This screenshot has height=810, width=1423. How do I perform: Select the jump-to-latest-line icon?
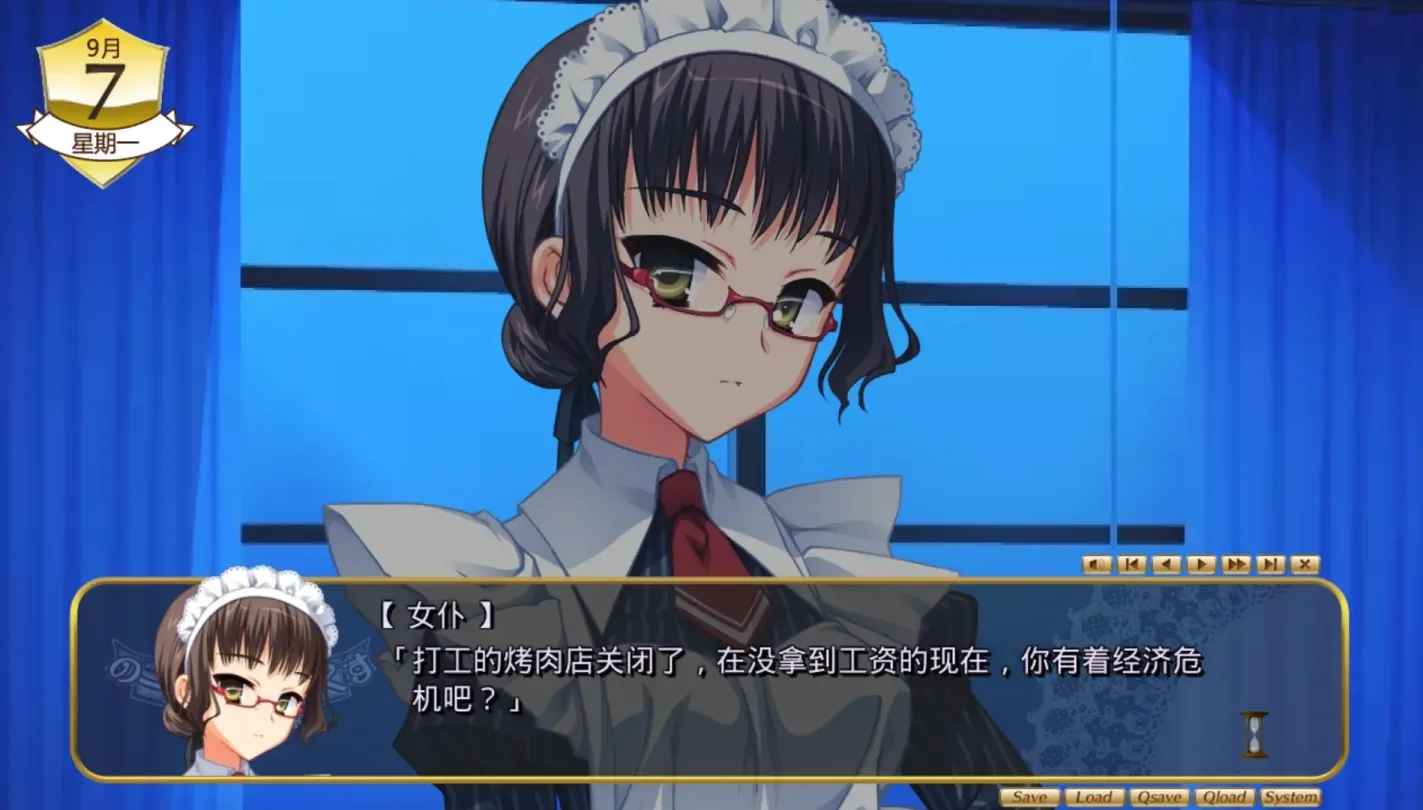(x=1270, y=564)
